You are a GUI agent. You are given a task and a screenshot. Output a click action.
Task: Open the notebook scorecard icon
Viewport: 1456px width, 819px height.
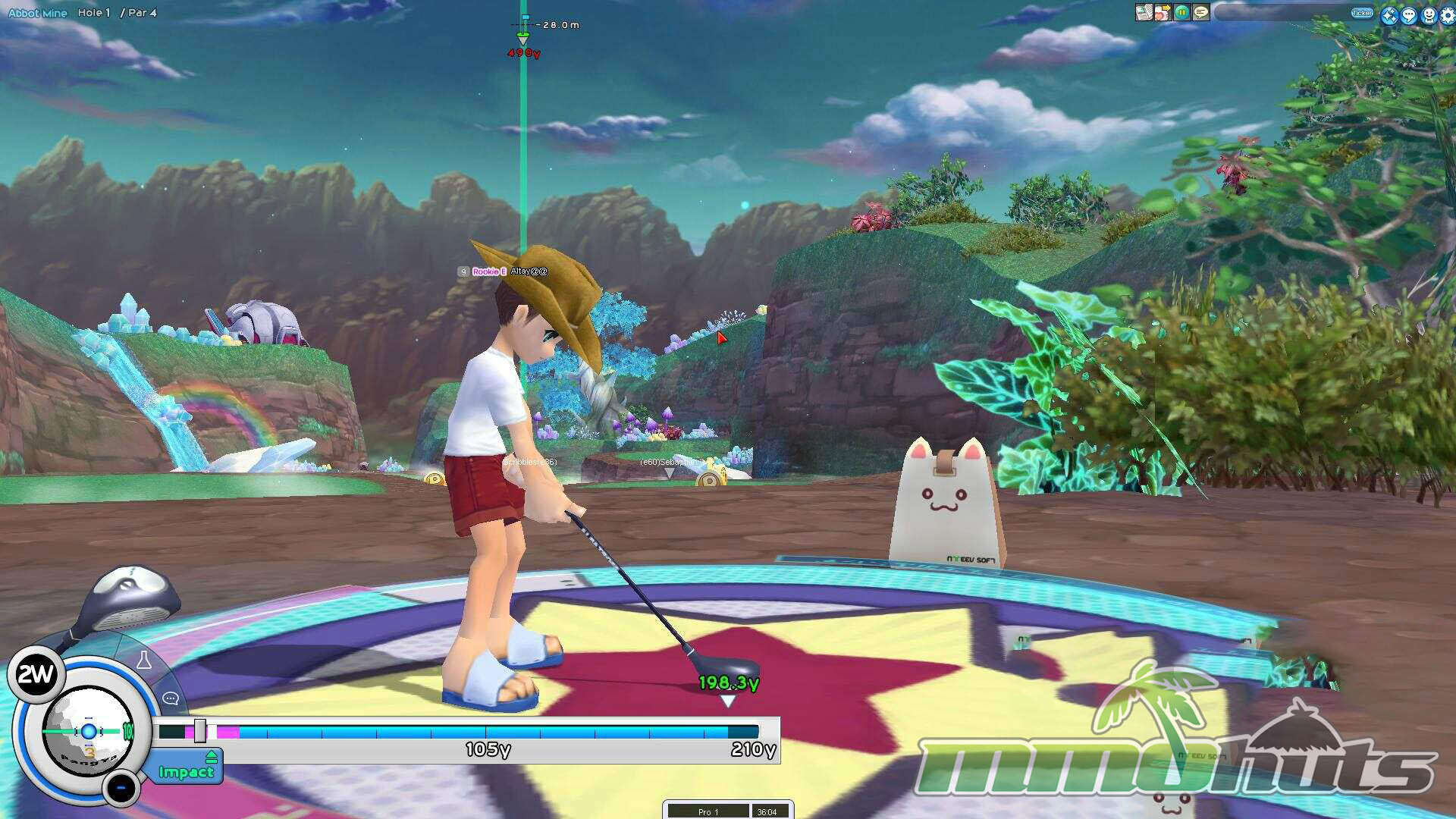tap(1144, 13)
